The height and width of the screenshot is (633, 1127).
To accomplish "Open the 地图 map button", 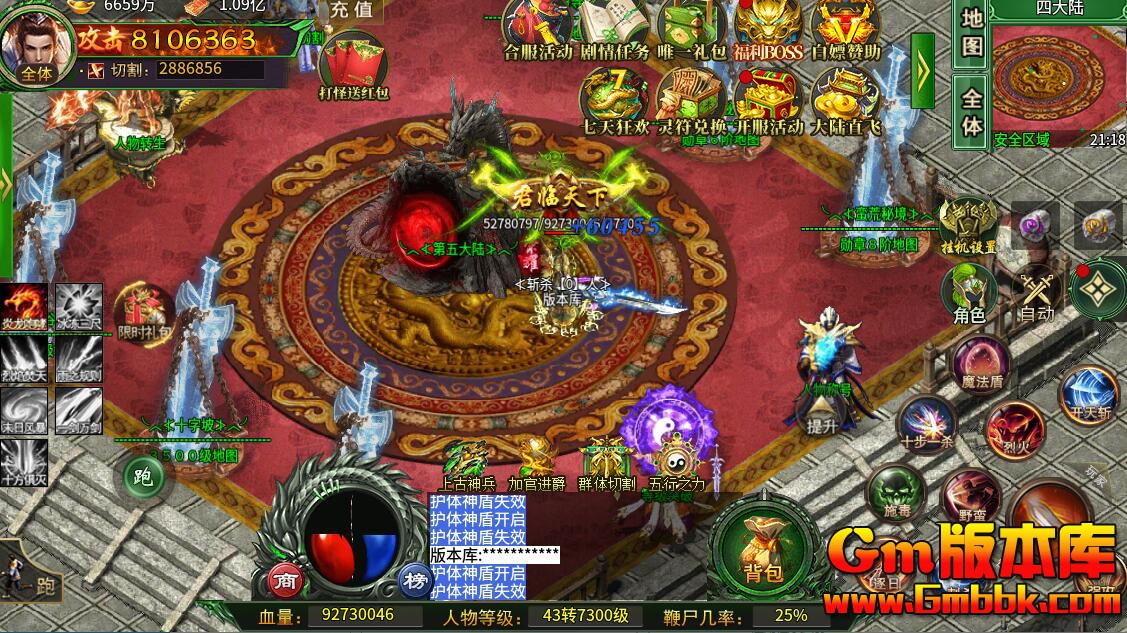I will 972,33.
